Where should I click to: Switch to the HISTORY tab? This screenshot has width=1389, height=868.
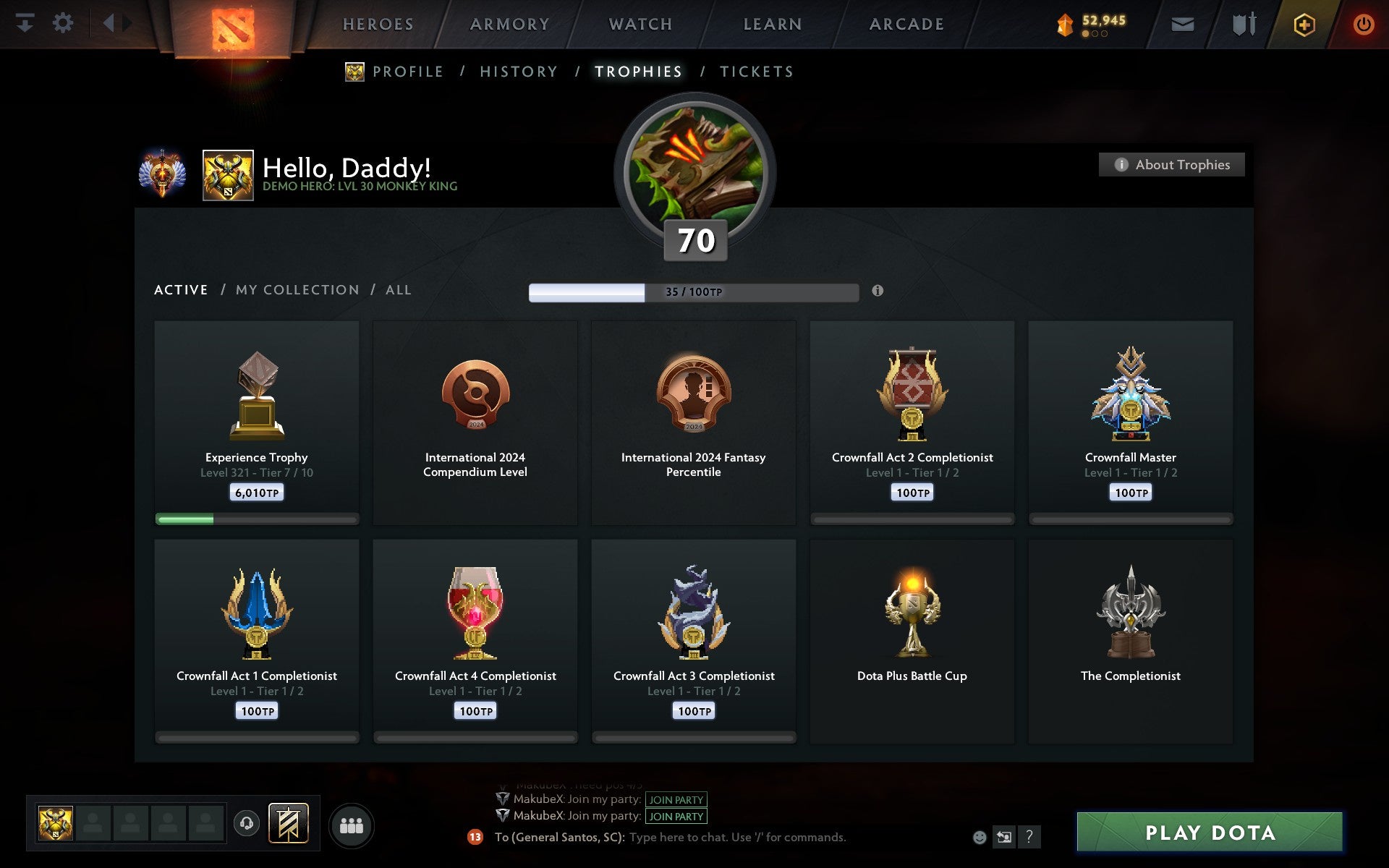point(519,71)
